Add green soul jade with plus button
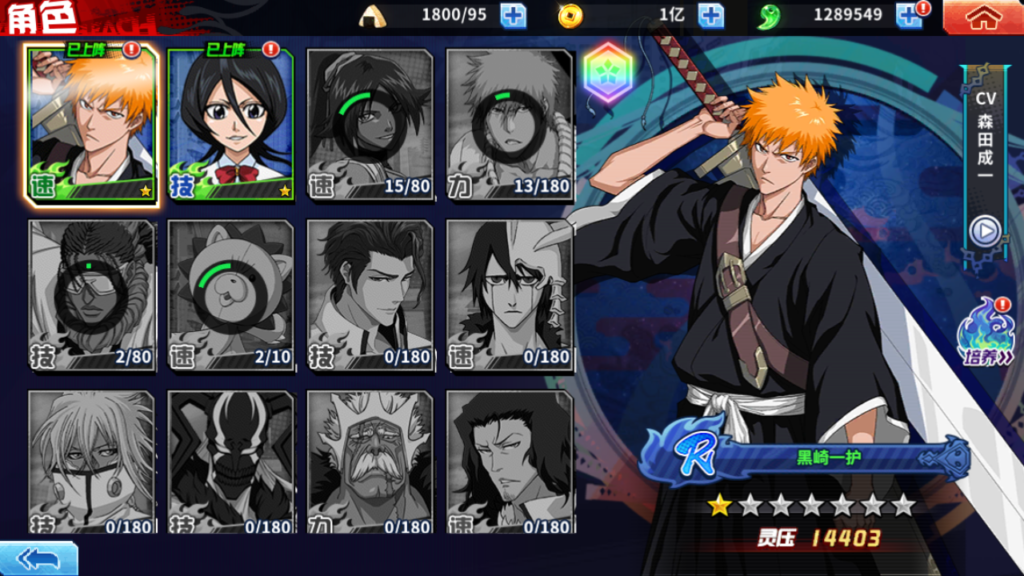The image size is (1024, 576). [908, 15]
